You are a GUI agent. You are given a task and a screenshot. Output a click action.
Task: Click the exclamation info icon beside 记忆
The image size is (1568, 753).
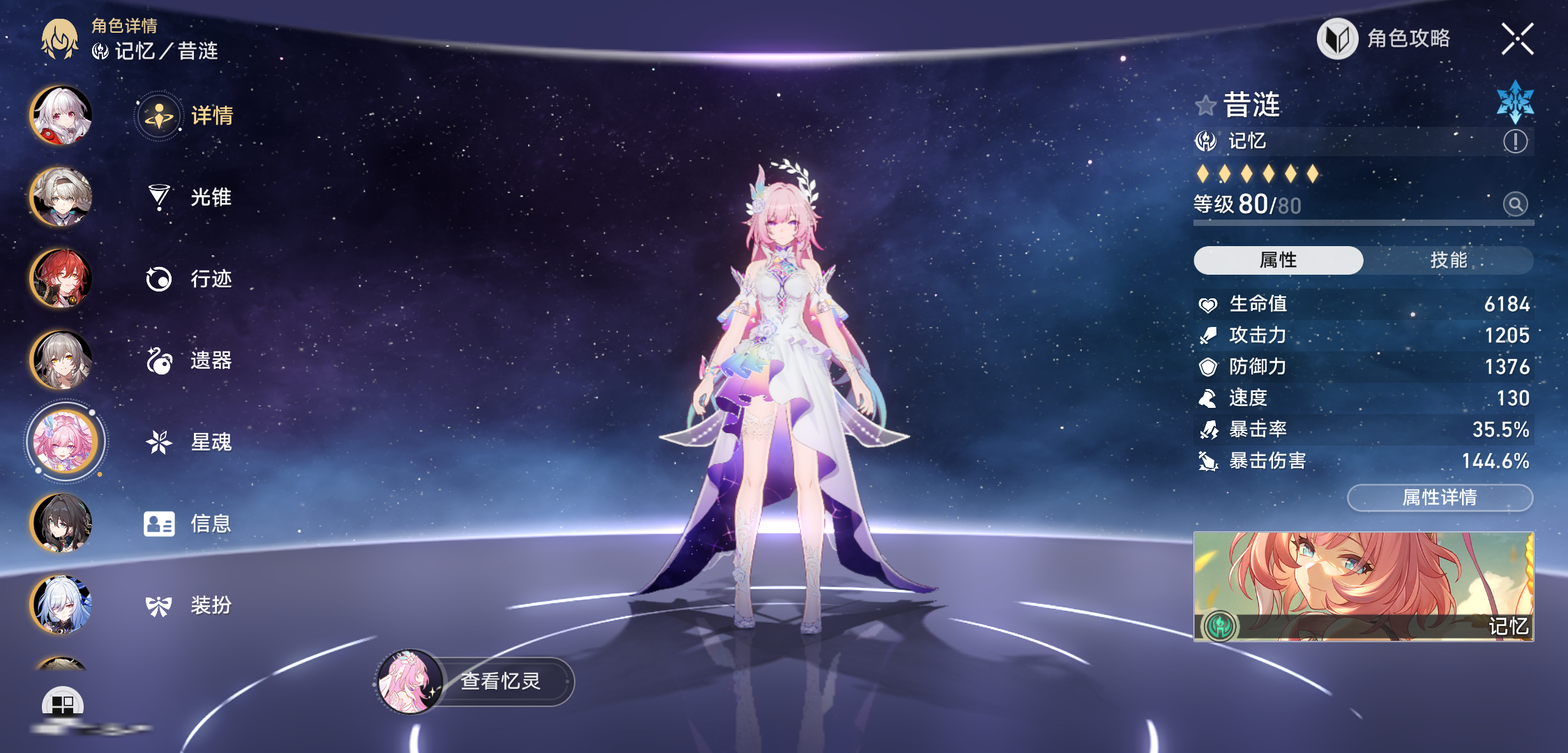click(x=1515, y=142)
